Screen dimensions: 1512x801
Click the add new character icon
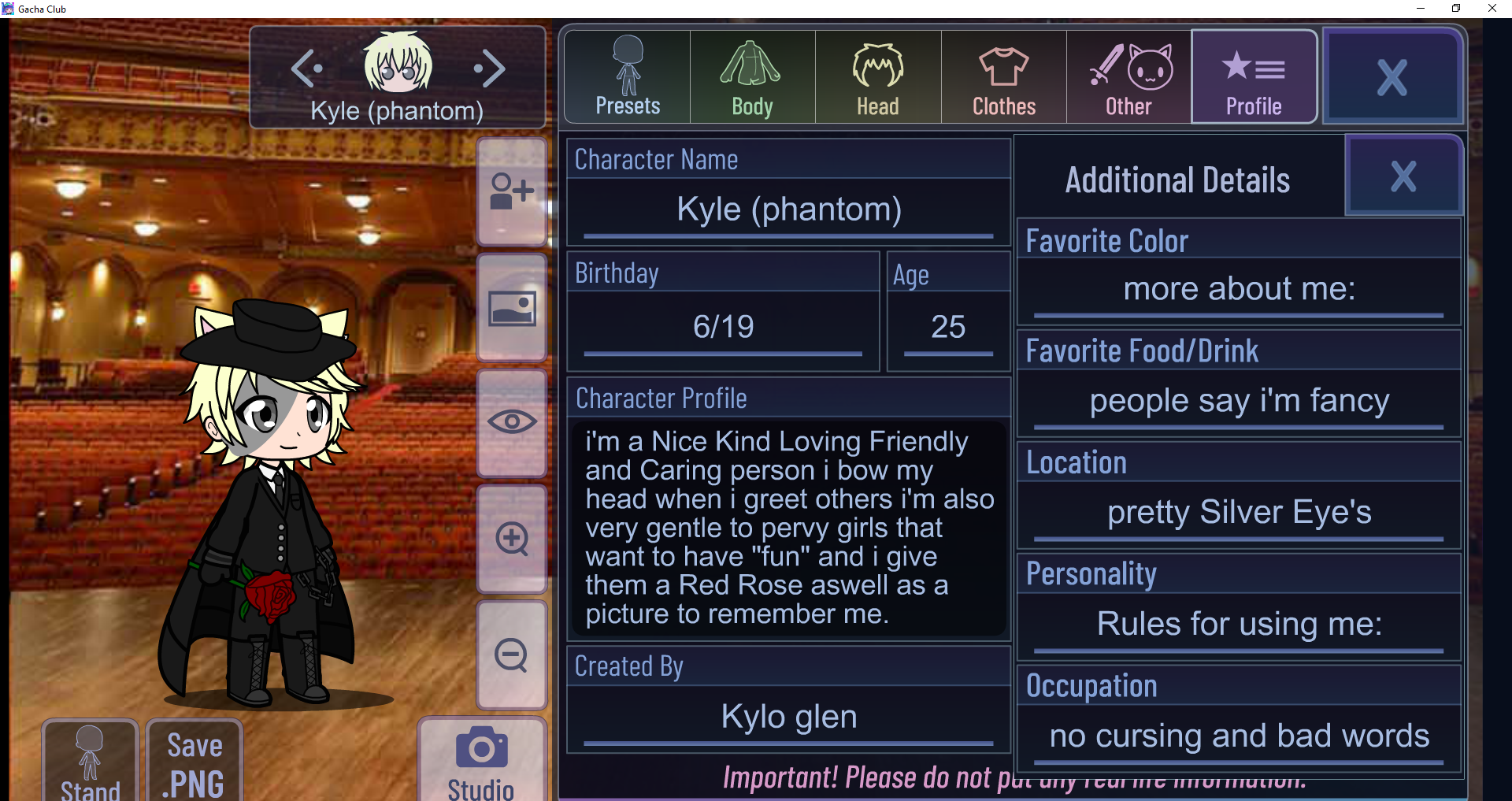pyautogui.click(x=512, y=191)
